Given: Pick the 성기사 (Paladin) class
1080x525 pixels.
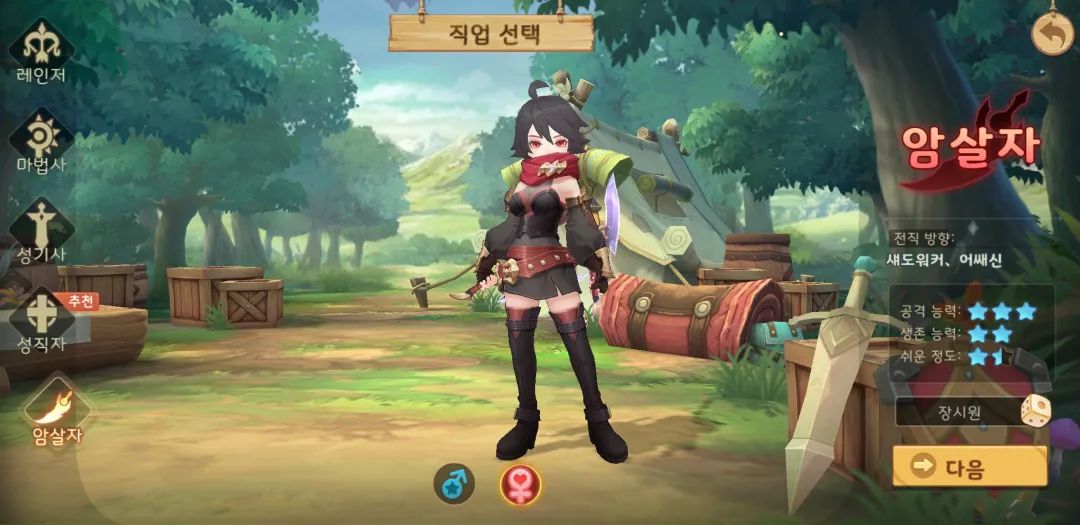Looking at the screenshot, I should (x=41, y=229).
